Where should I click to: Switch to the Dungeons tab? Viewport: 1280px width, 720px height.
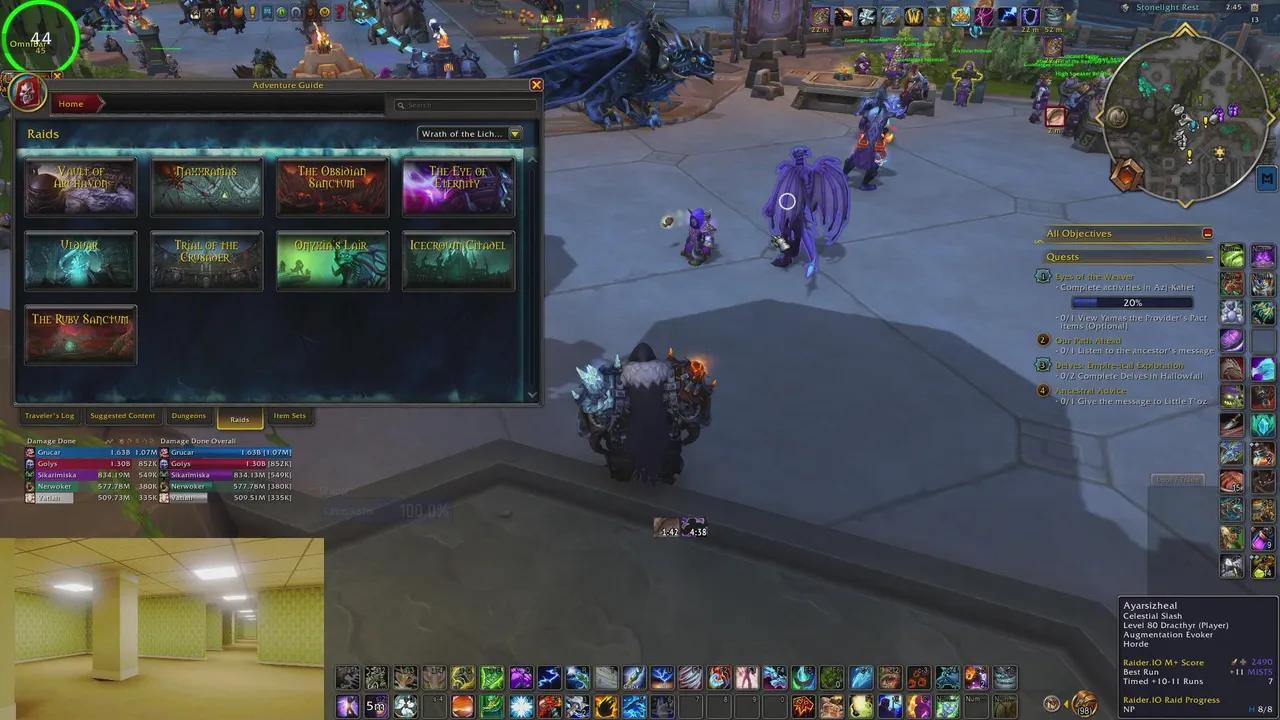188,416
